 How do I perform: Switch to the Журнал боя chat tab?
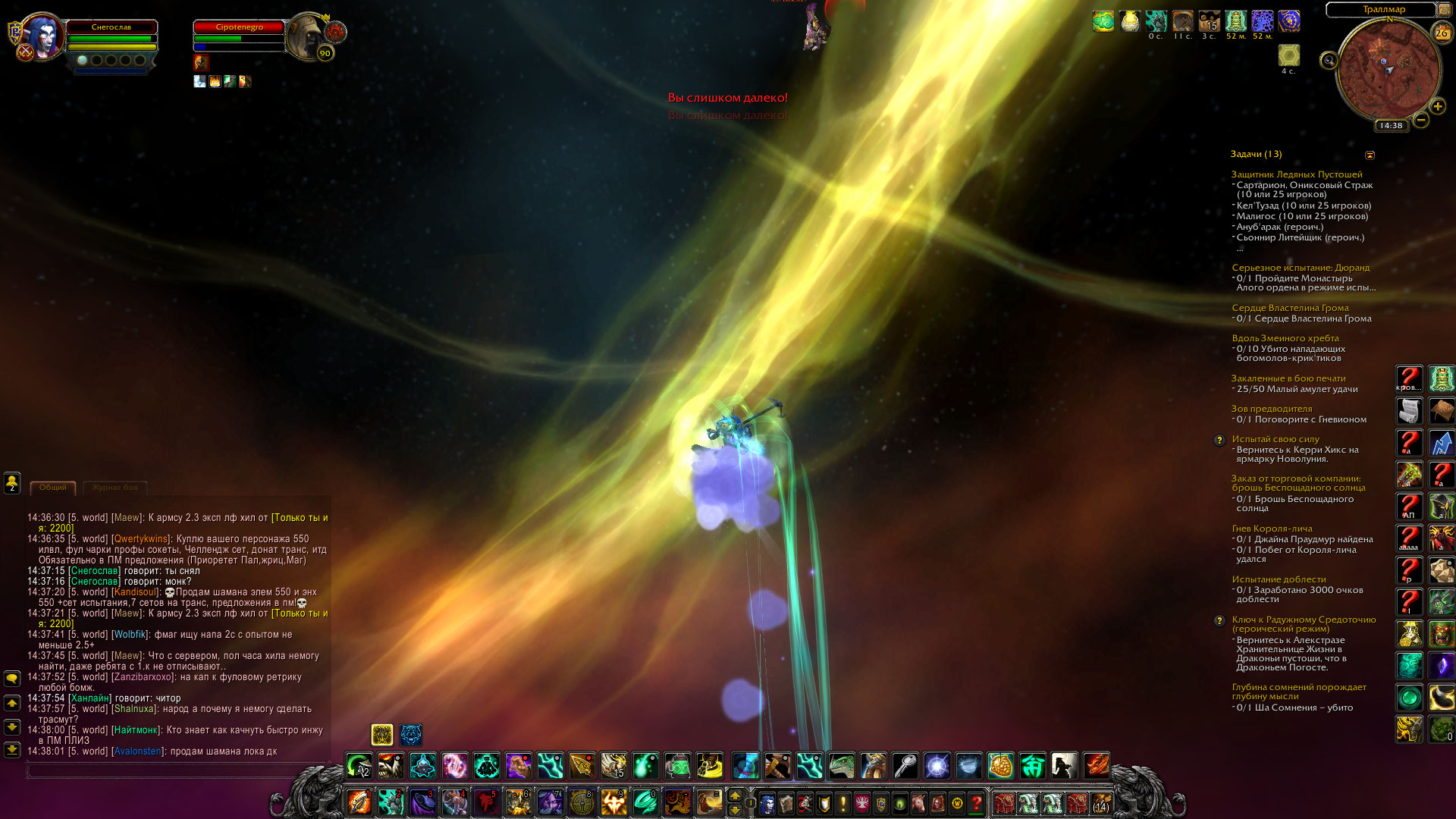115,488
